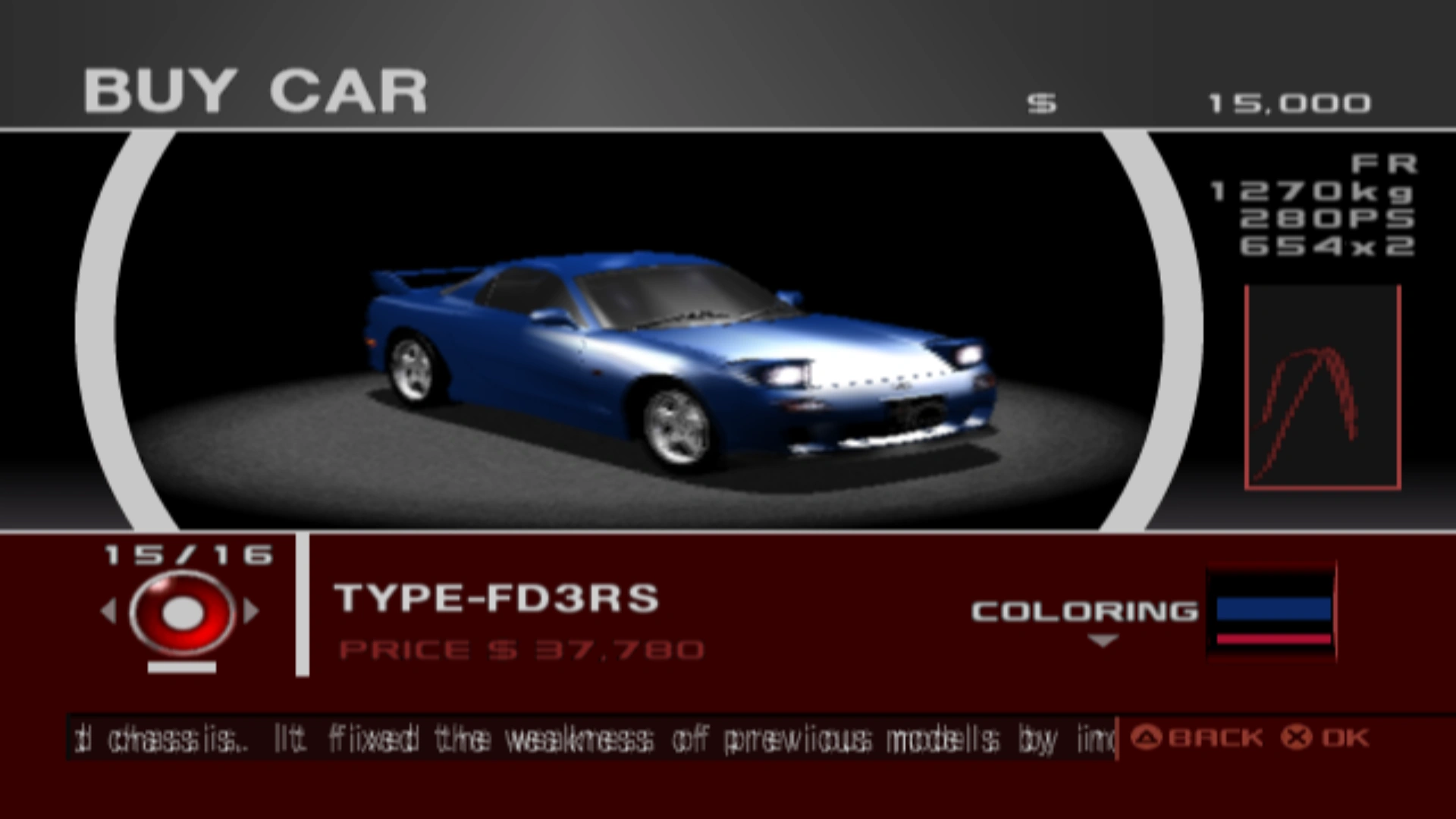Screen dimensions: 1456x819
Task: Click the dollar sign icon in the header
Action: [x=1040, y=101]
